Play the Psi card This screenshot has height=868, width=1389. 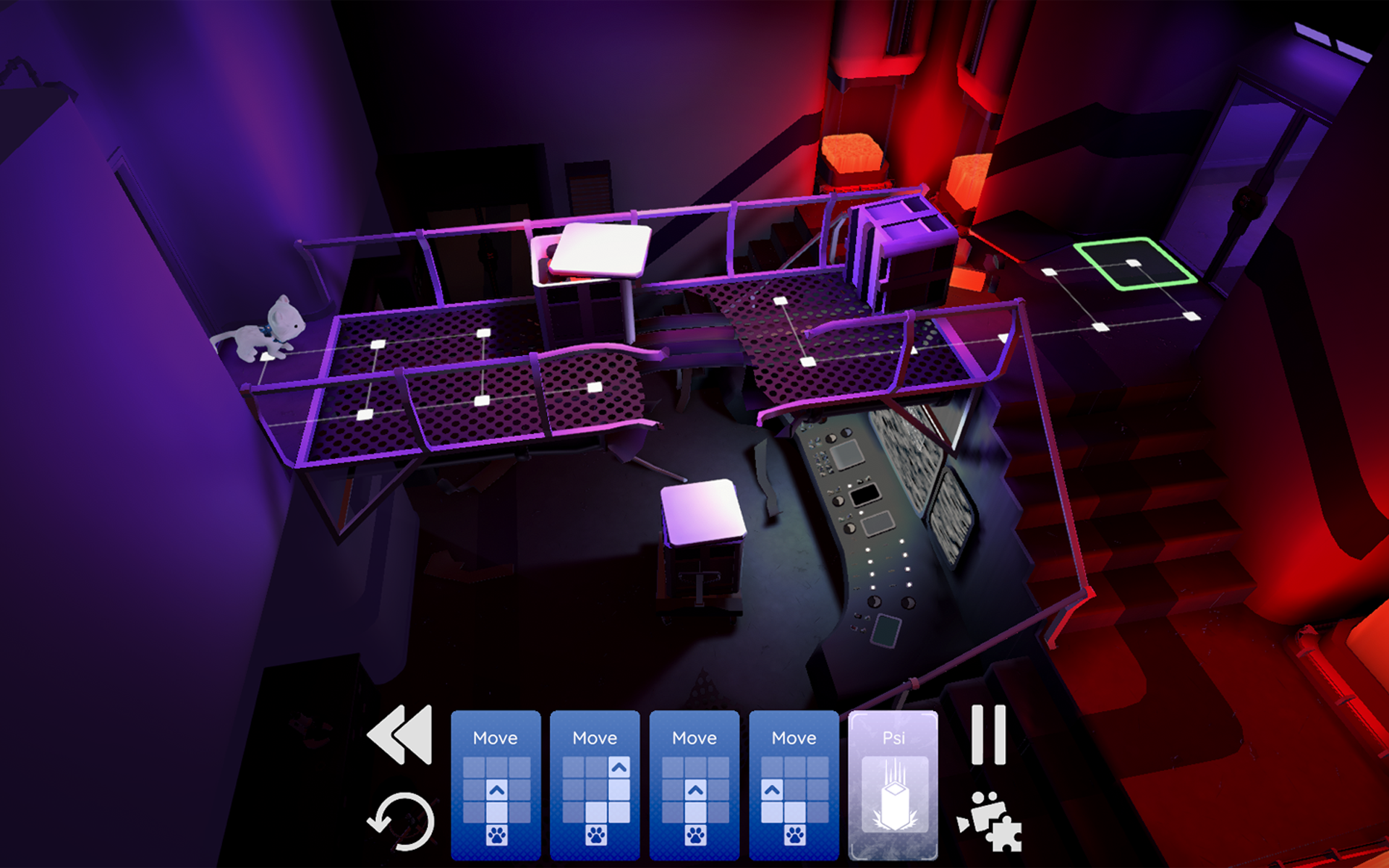coord(894,785)
